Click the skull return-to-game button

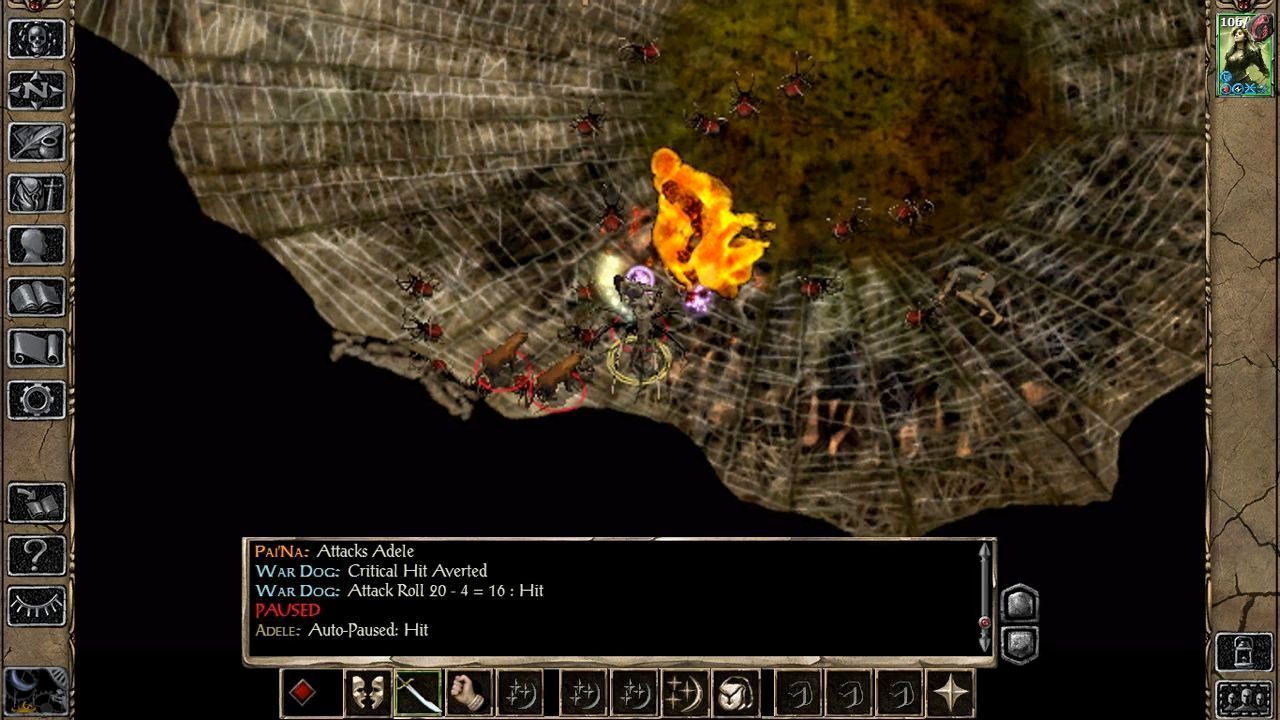(x=37, y=39)
